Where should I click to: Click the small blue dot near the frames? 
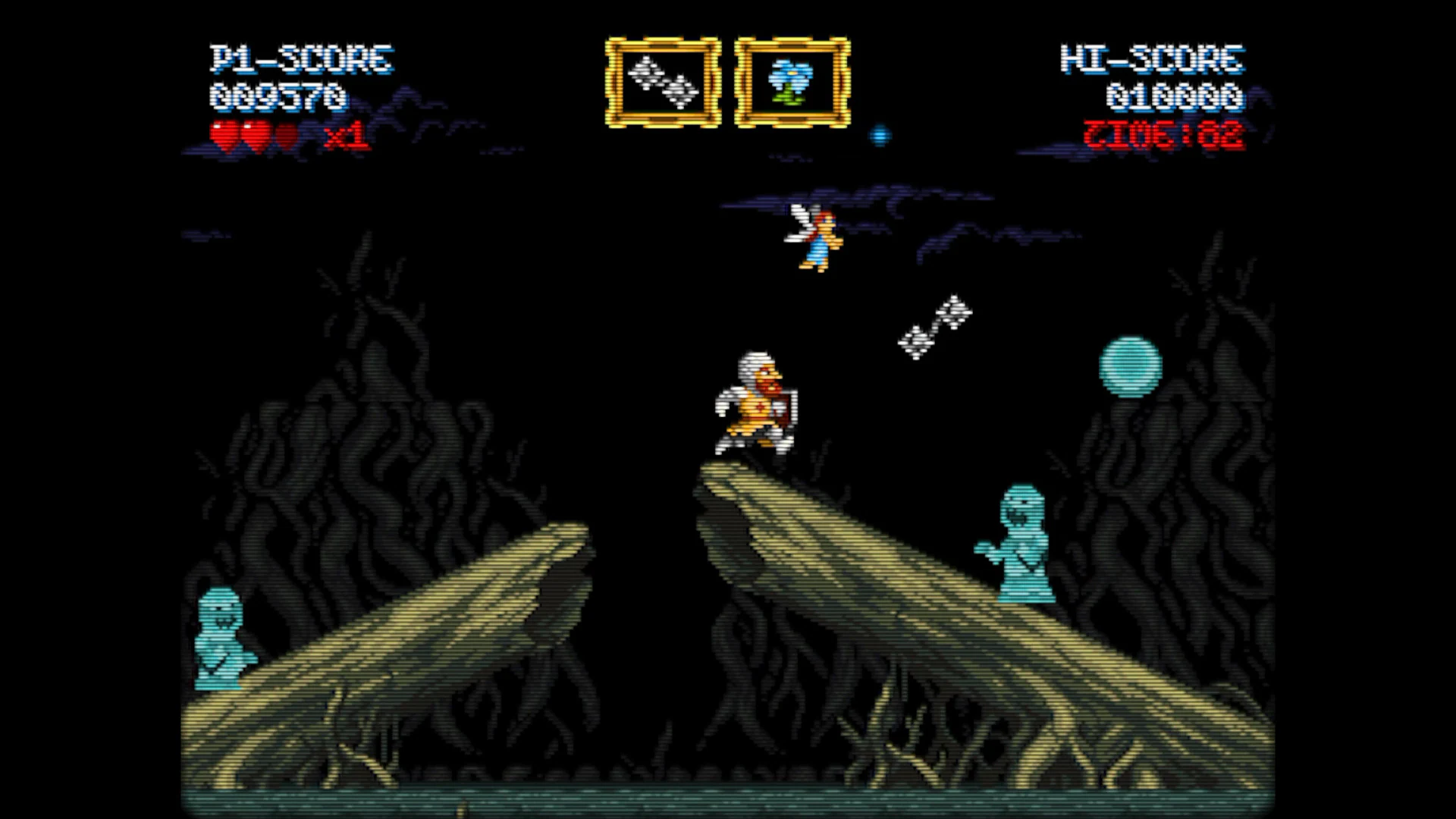(880, 135)
